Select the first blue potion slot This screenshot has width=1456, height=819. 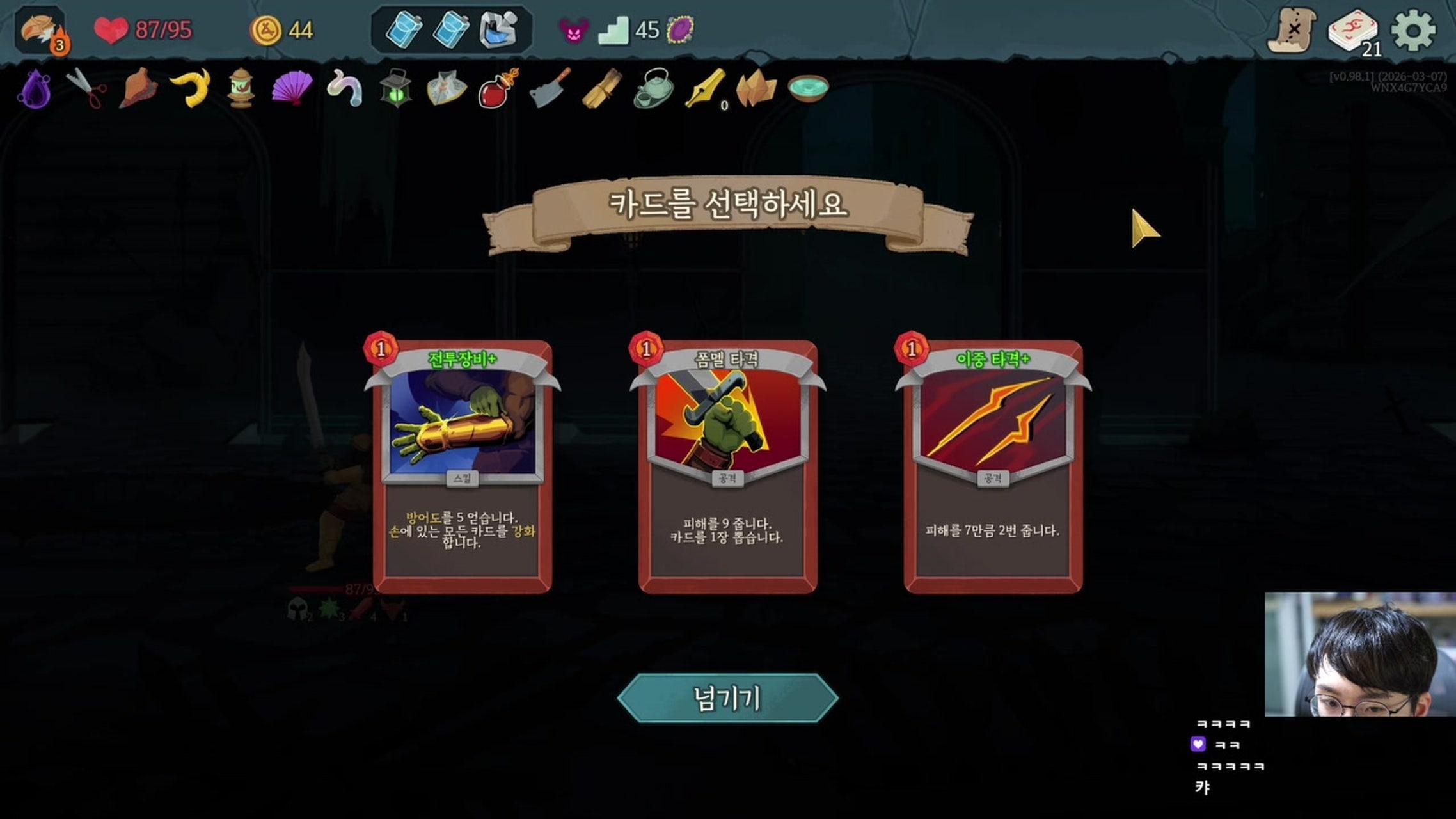tap(404, 30)
